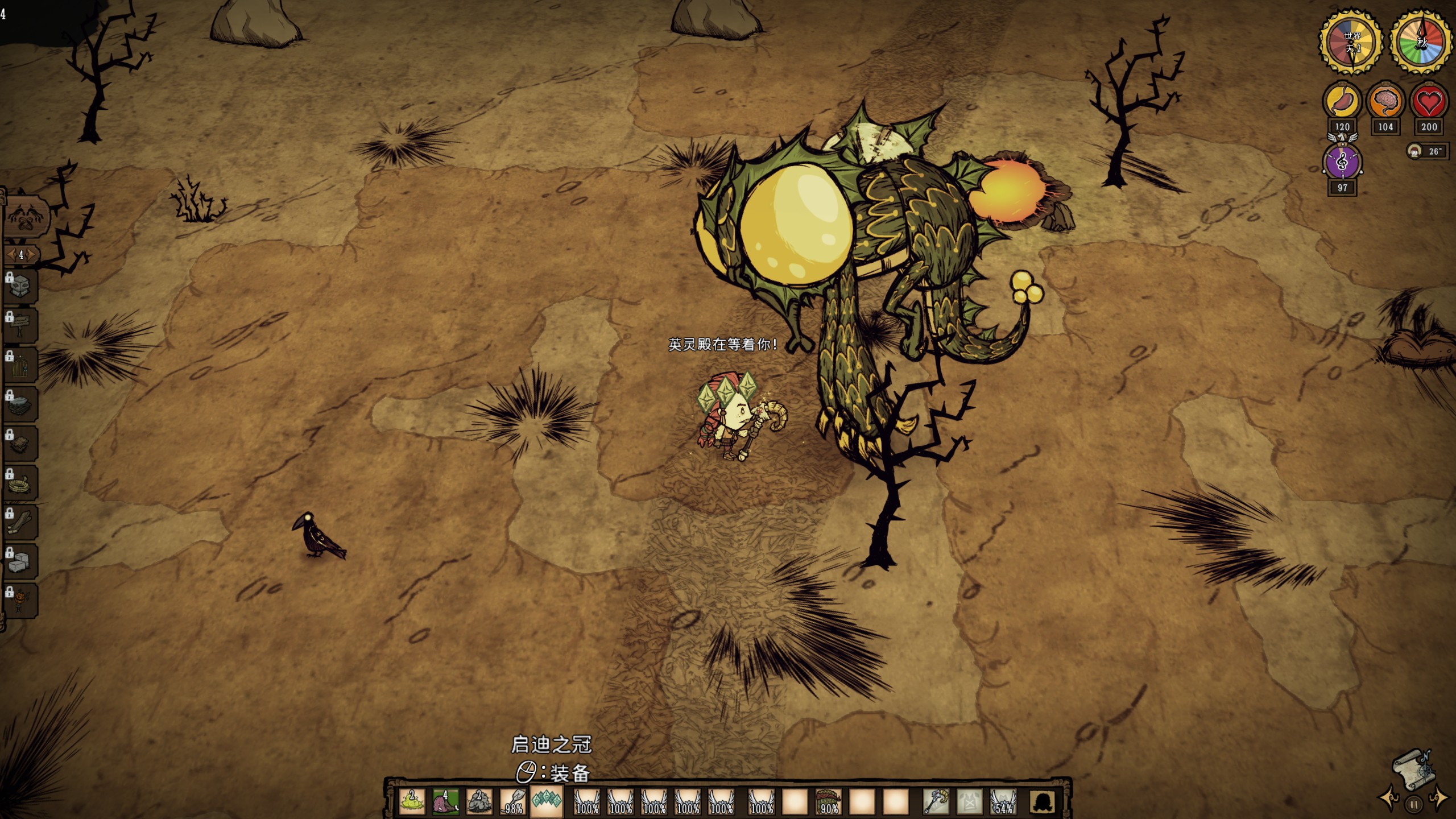Equip the green gem crown item
Screen dimensions: 1456x819
pyautogui.click(x=547, y=802)
